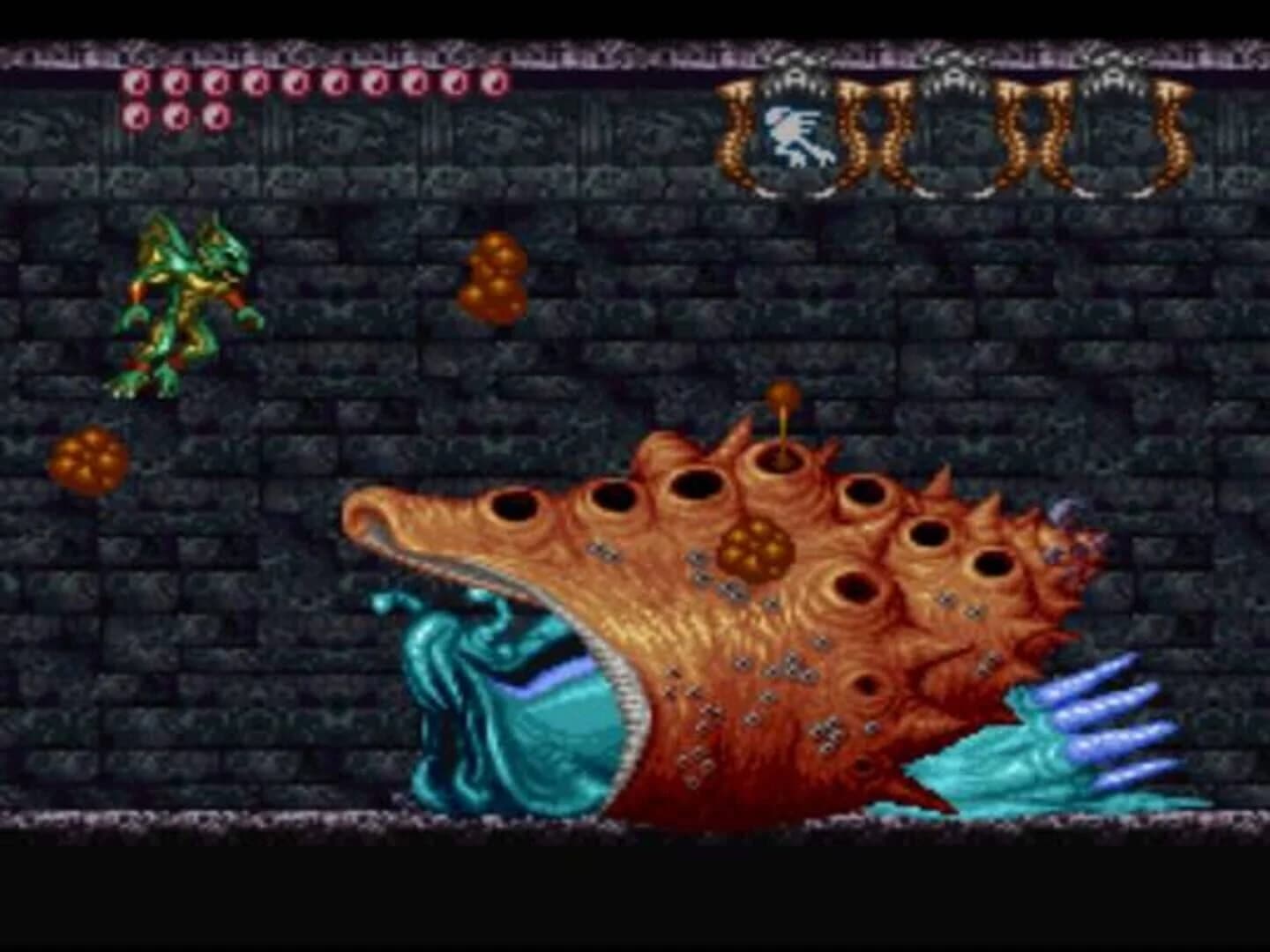Click the third pink orb to adjust health
This screenshot has height=952, width=1270.
(216, 84)
